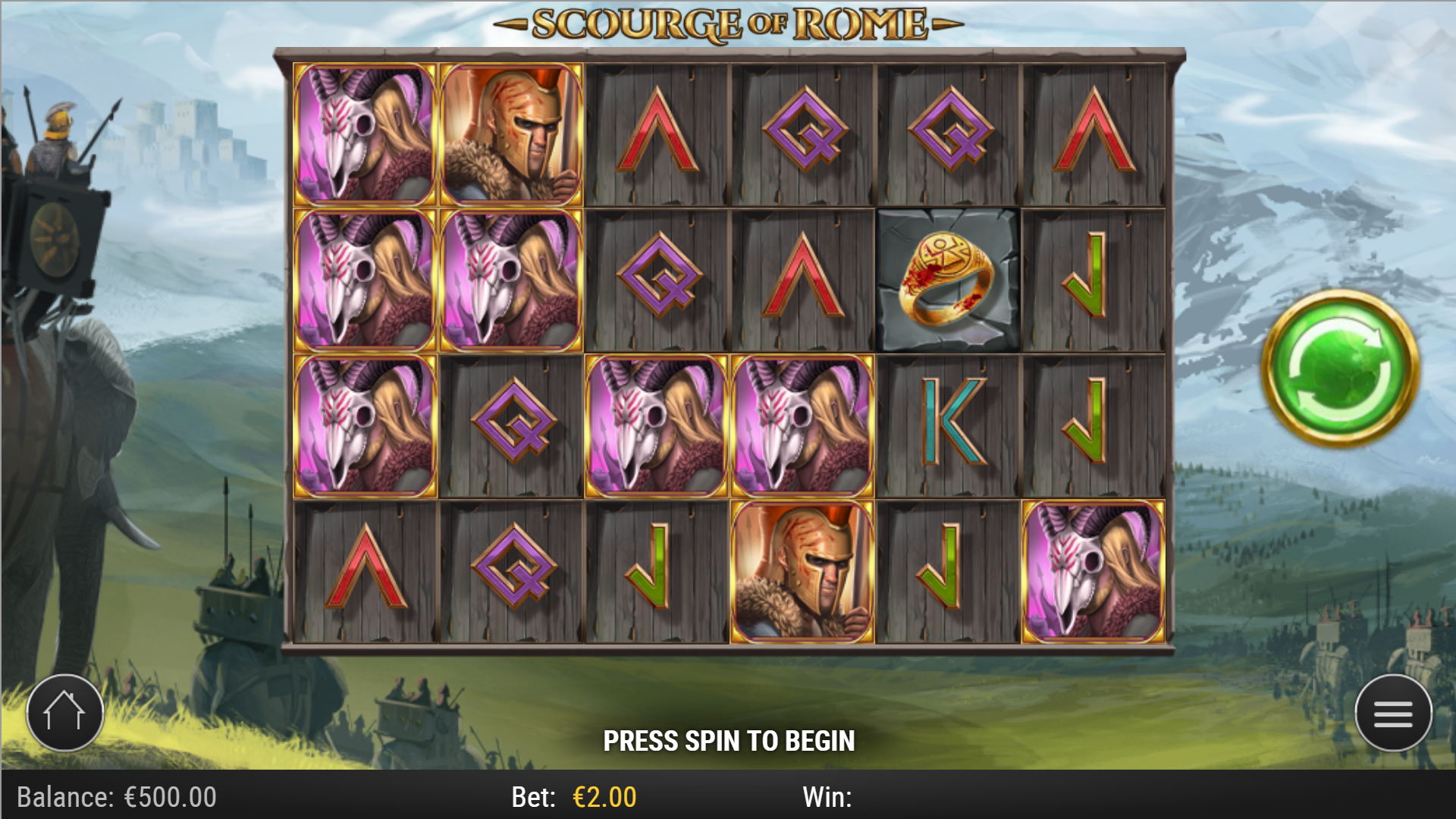Click the PRESS SPIN TO BEGIN message
Screen dimensions: 1456x819
728,739
